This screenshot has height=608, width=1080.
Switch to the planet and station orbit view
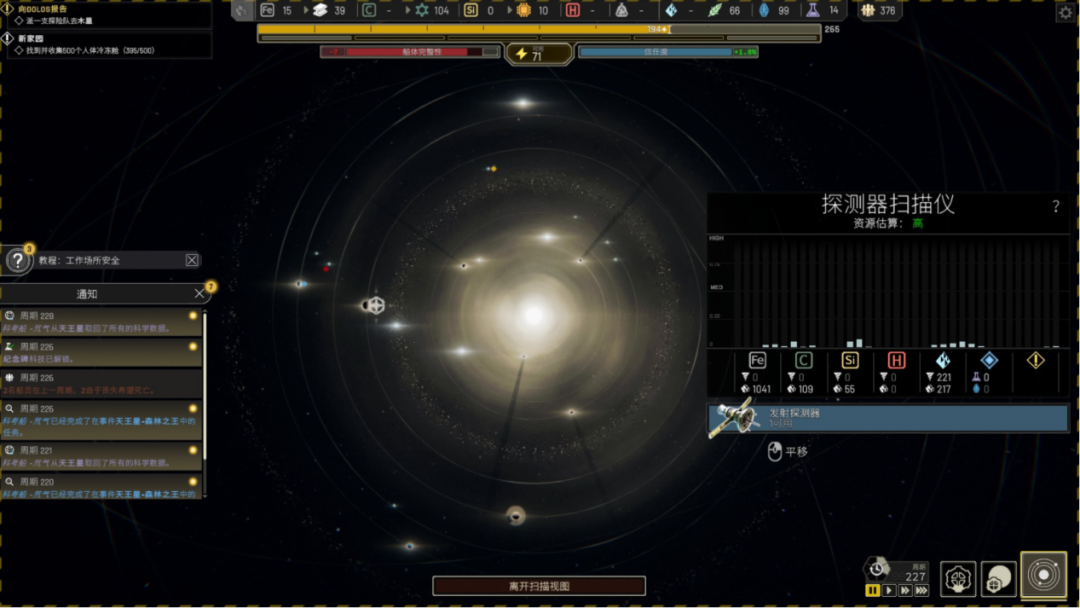tap(998, 577)
